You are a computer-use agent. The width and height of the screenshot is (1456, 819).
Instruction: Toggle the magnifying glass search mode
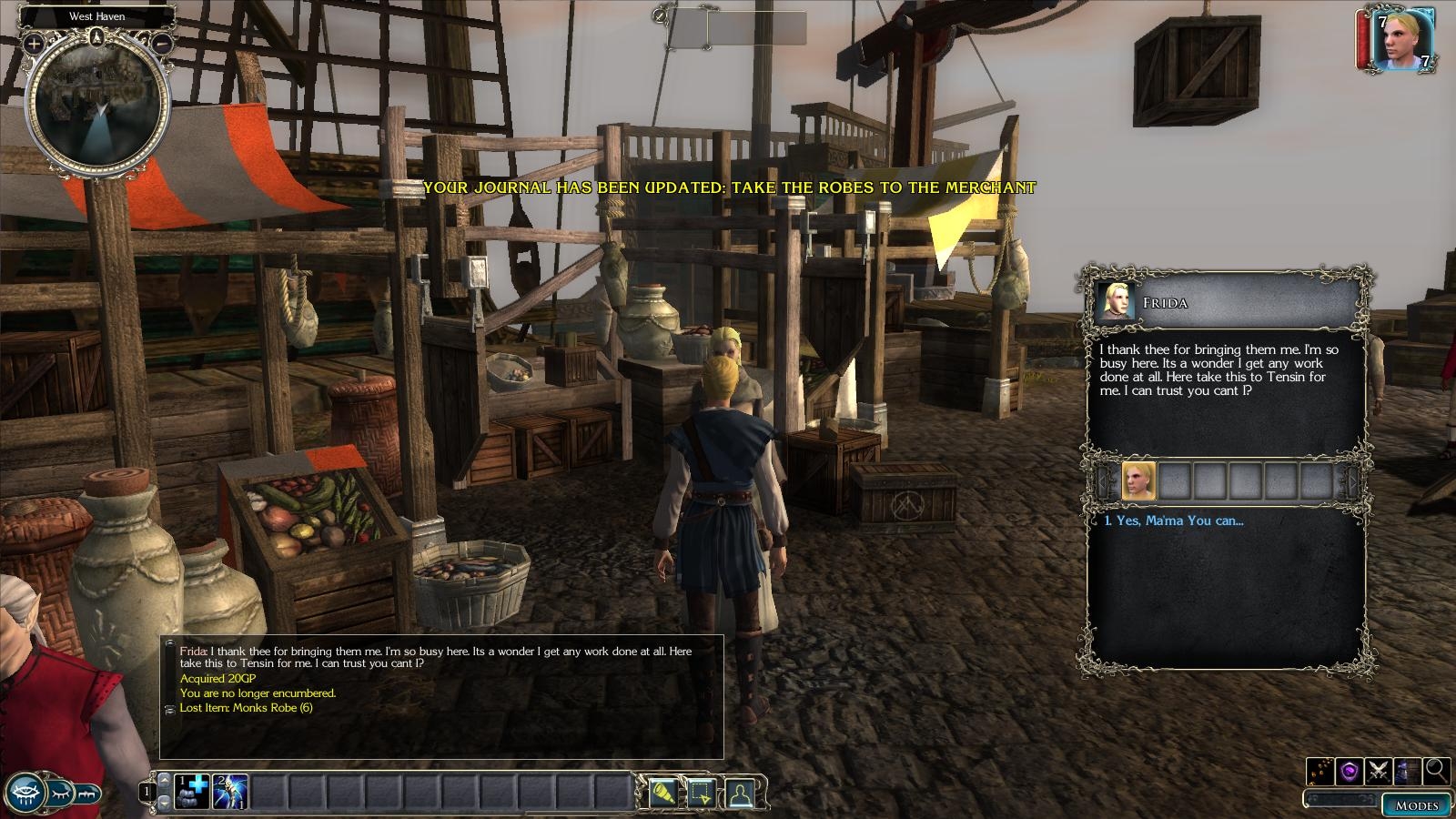tap(1437, 771)
